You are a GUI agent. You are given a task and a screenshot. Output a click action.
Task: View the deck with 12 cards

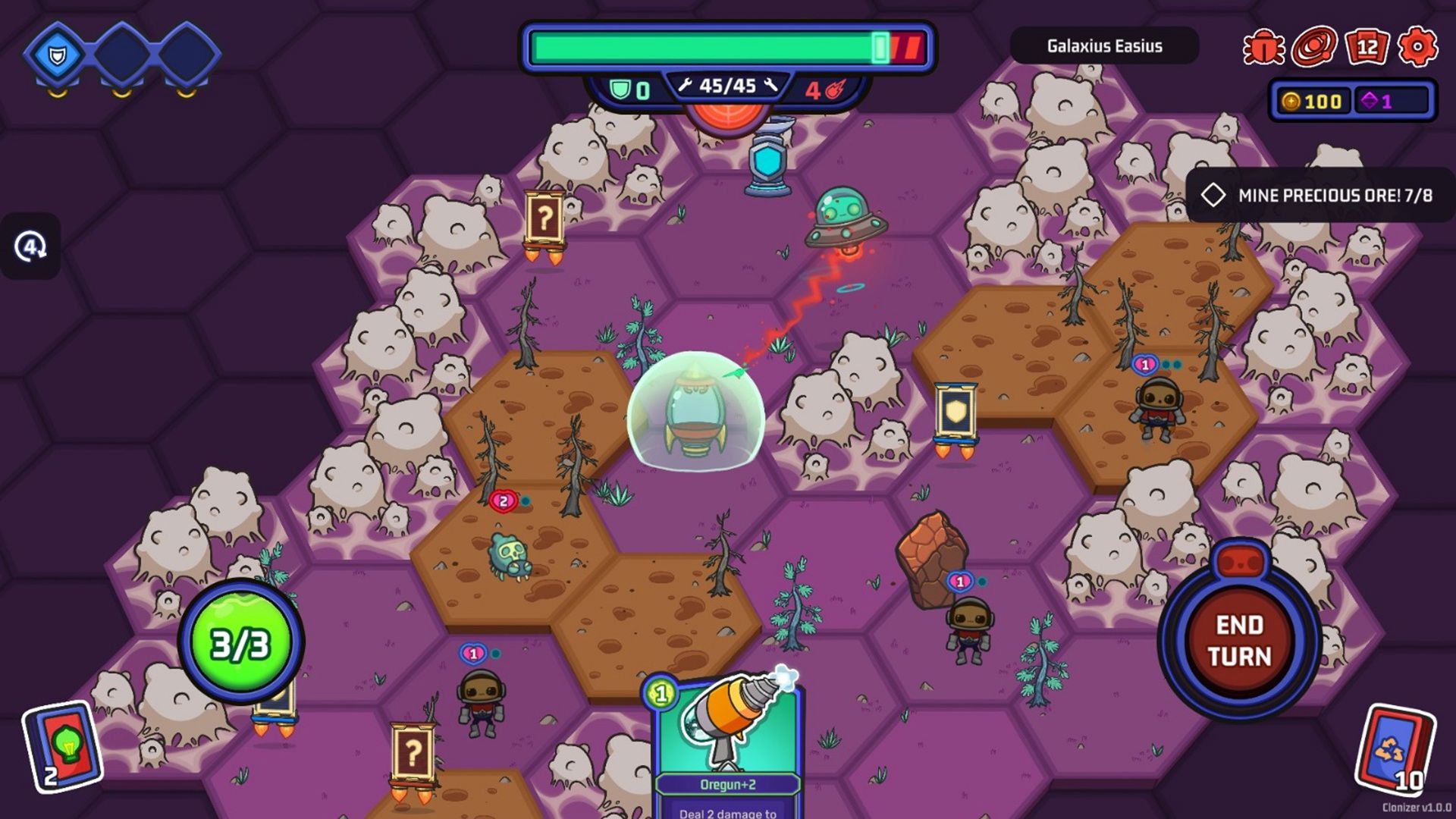(x=1367, y=47)
